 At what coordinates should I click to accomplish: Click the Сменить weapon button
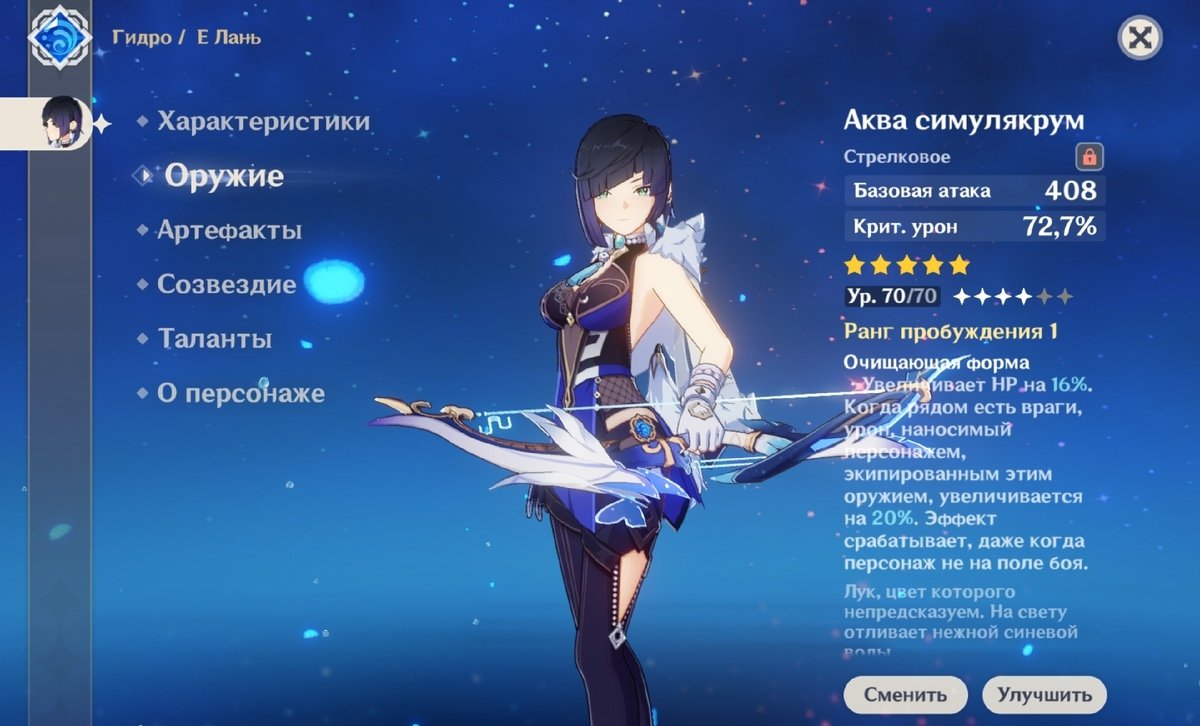[x=905, y=694]
